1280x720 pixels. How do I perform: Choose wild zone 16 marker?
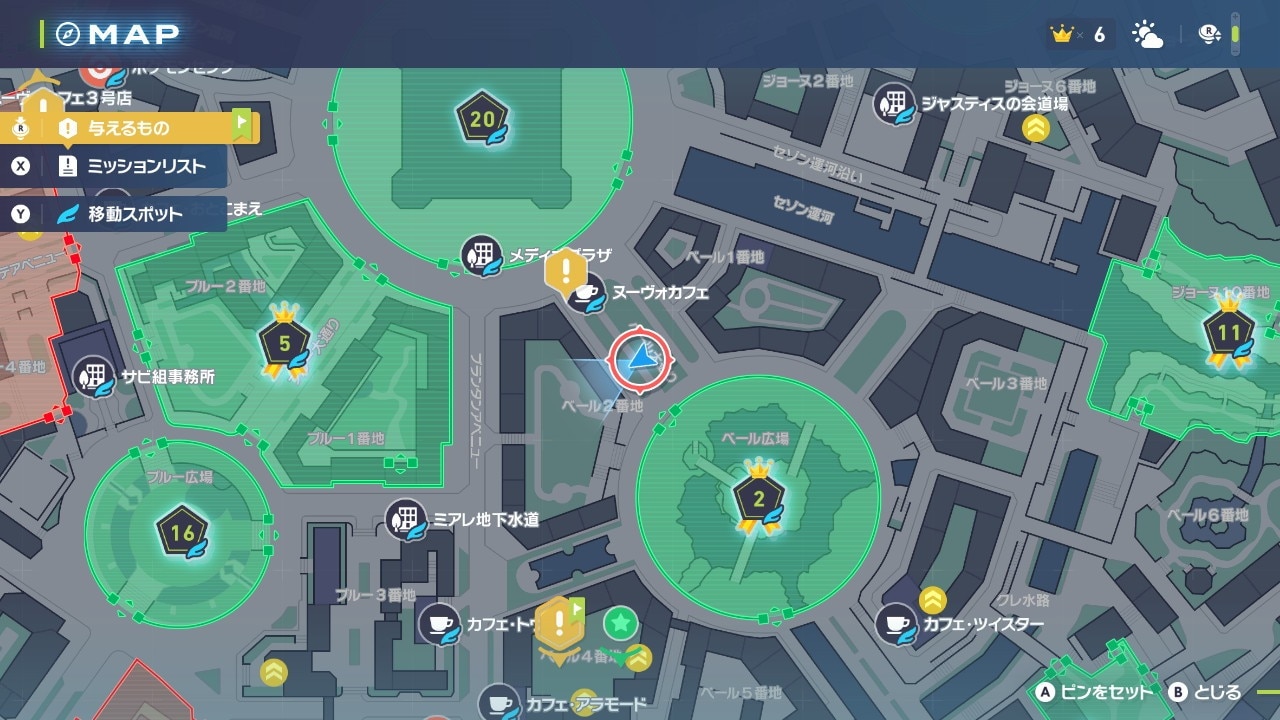(x=182, y=533)
